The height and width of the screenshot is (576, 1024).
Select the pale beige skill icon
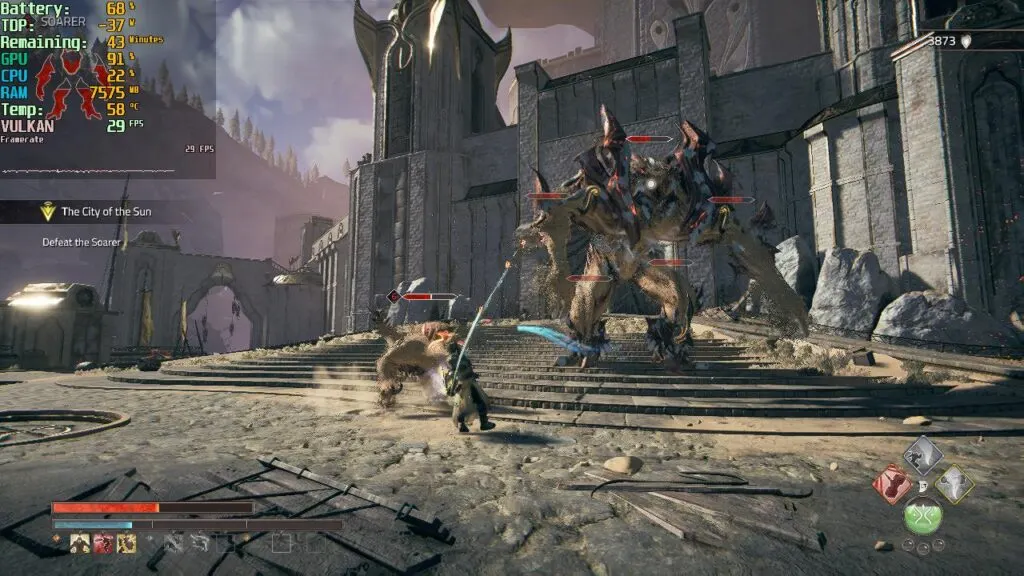pos(80,543)
